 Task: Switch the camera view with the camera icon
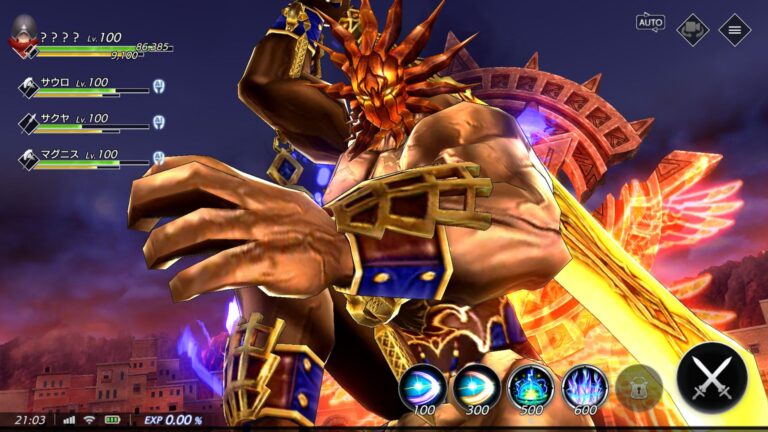(x=692, y=29)
